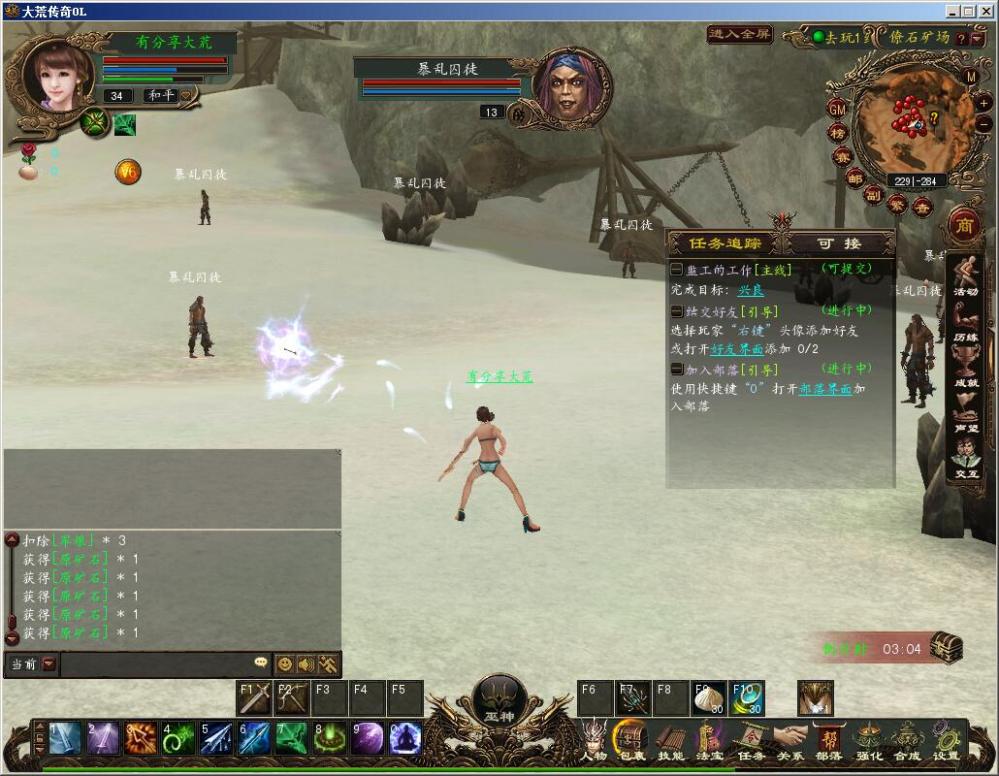The width and height of the screenshot is (999, 776).
Task: Open the 部落界面 tribe interface link
Action: pyautogui.click(x=825, y=389)
